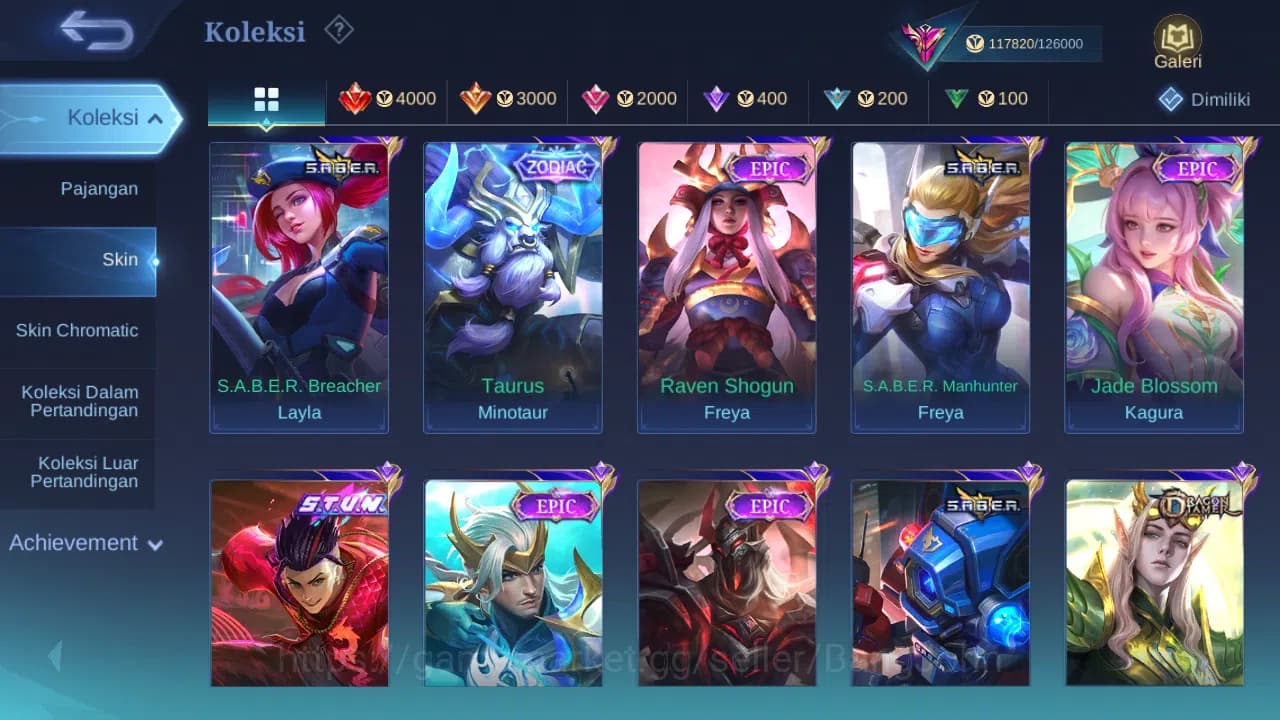Click the pink emblem badge near token counter
The height and width of the screenshot is (720, 1280).
pyautogui.click(x=925, y=40)
